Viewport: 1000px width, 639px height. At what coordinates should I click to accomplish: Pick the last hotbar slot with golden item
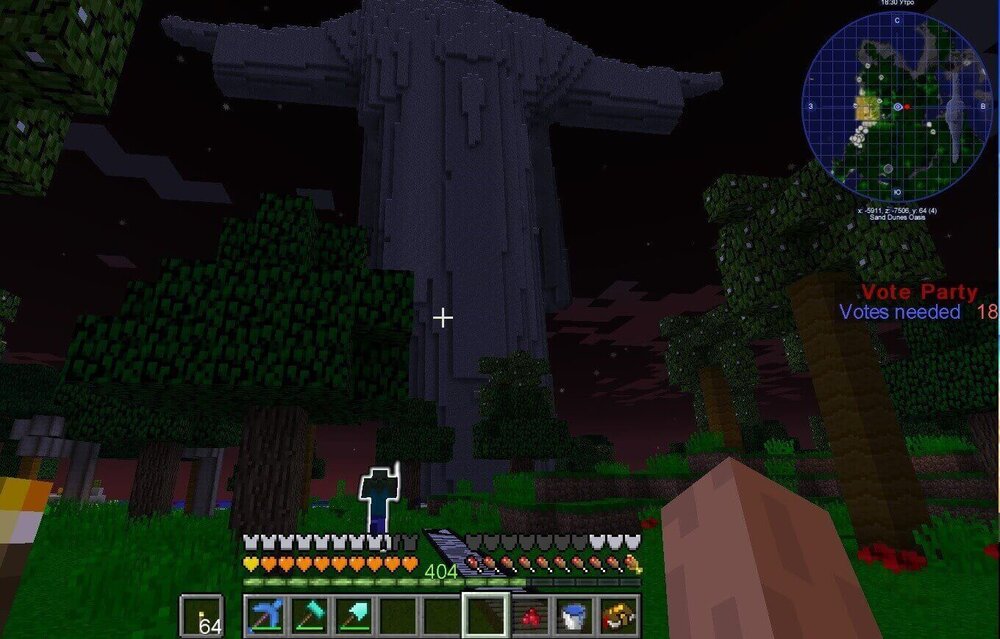tap(618, 614)
